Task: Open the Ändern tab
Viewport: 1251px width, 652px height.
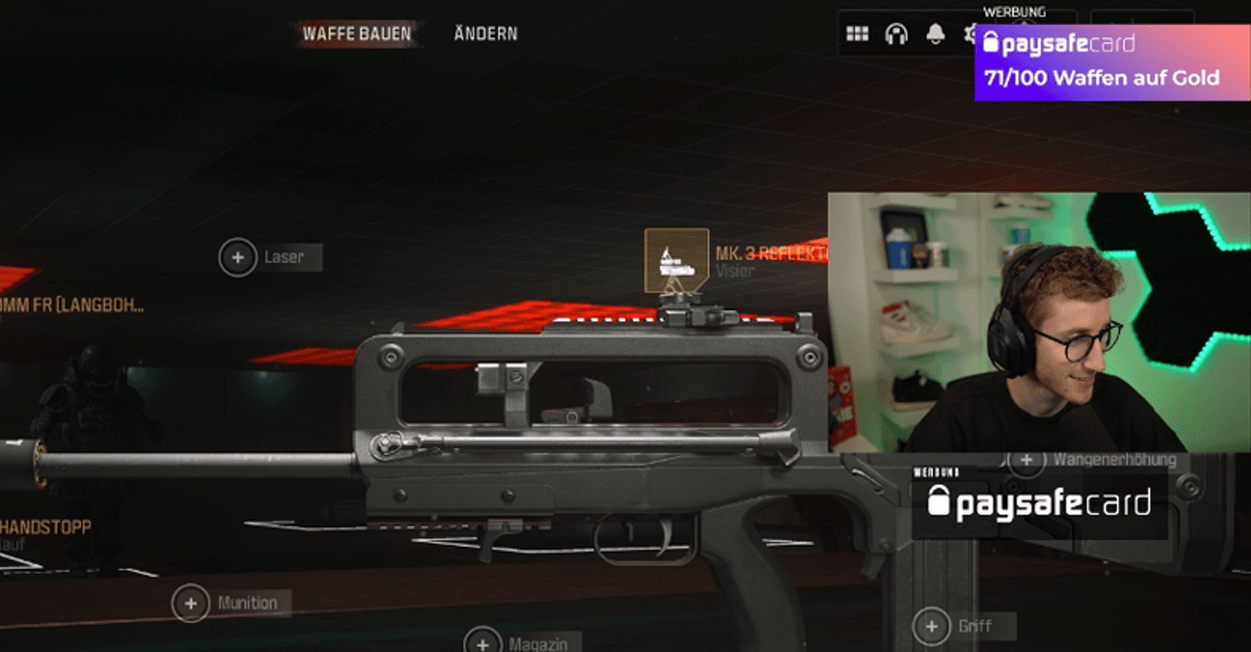Action: (x=485, y=34)
